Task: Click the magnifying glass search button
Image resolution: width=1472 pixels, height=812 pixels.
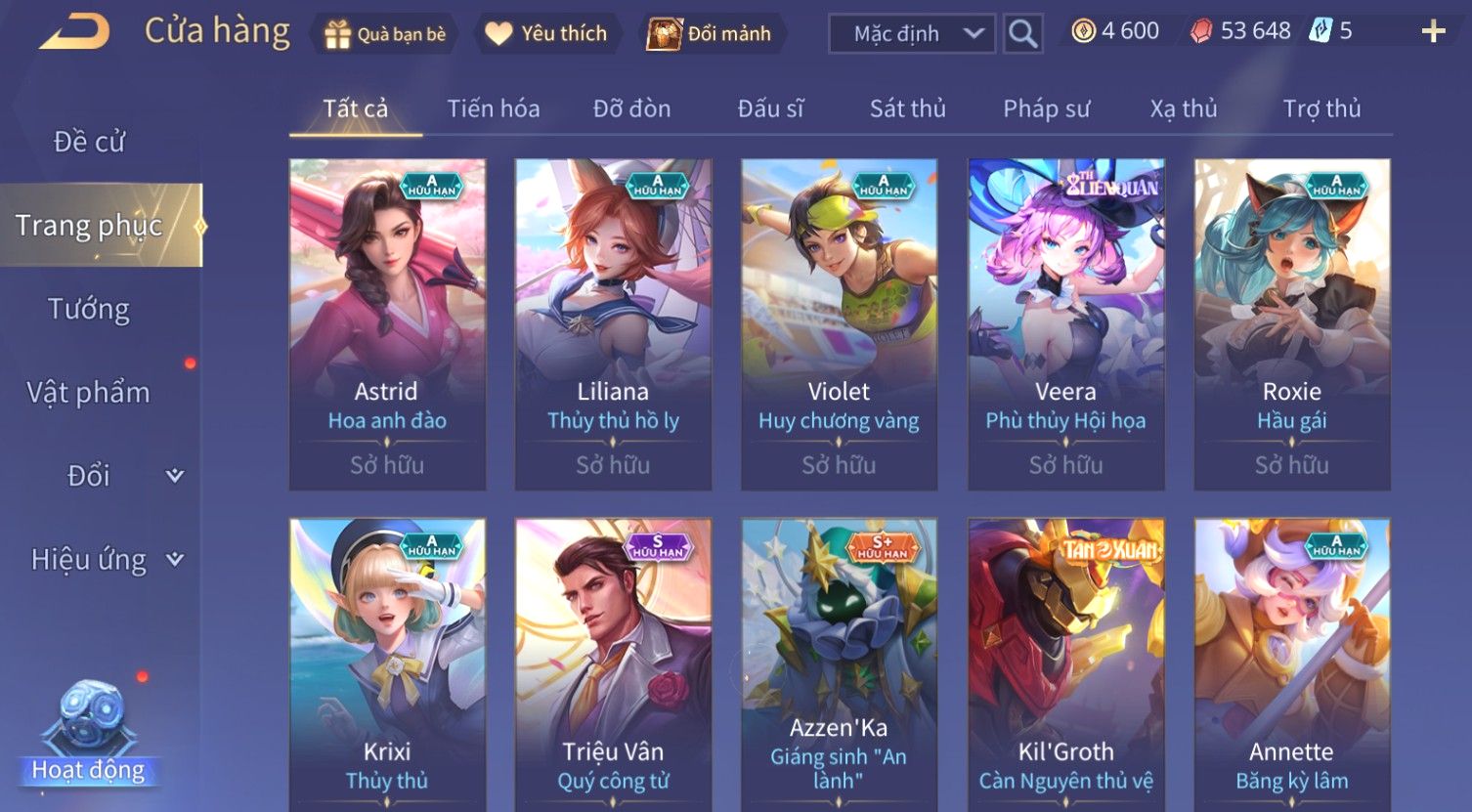Action: point(1022,34)
